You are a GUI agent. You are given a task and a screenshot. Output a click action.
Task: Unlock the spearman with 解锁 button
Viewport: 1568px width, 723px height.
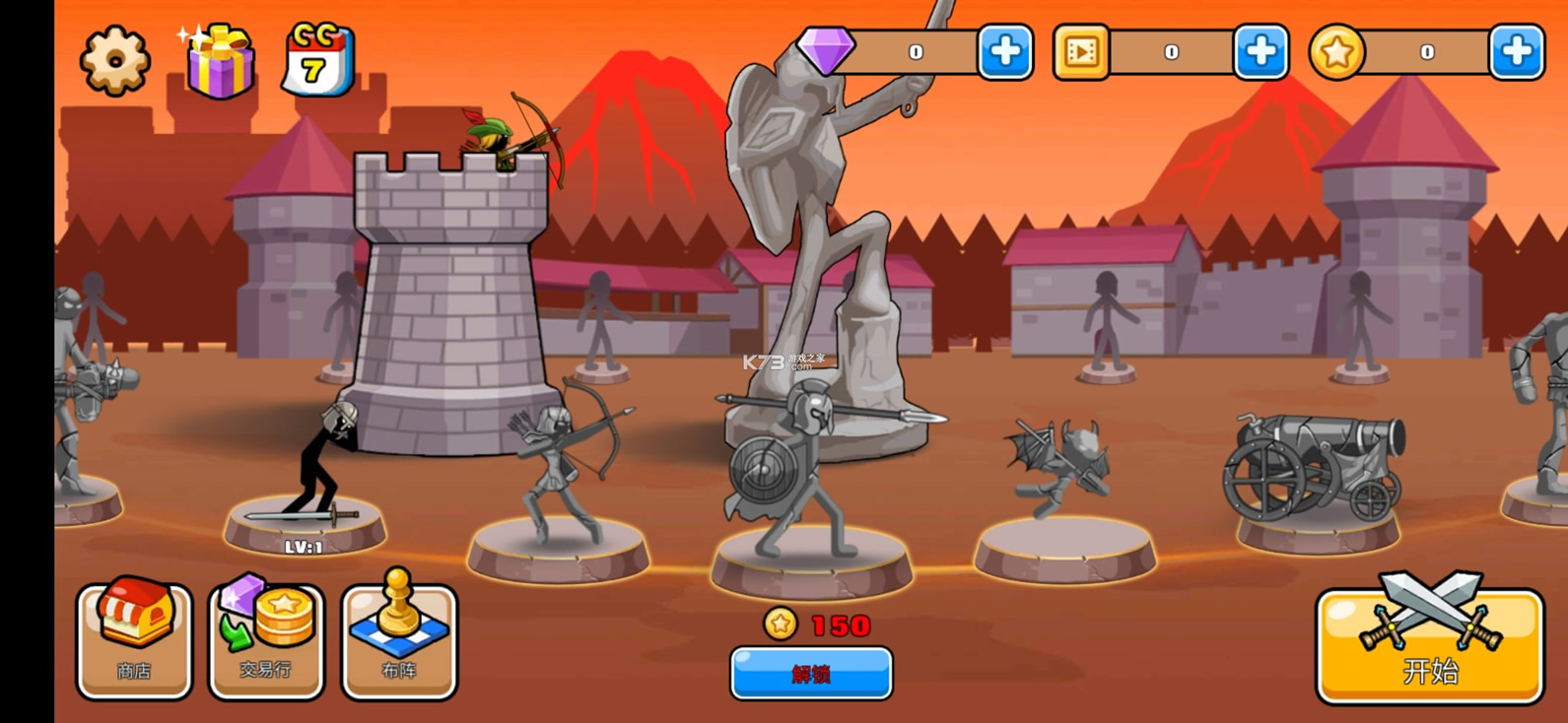(811, 674)
